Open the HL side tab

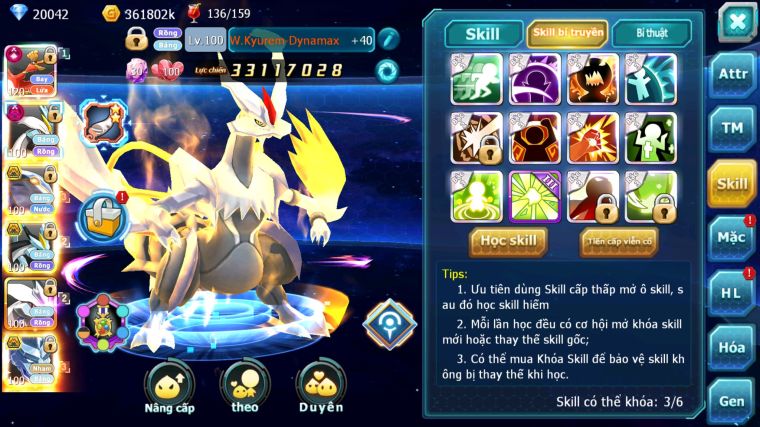coord(731,293)
